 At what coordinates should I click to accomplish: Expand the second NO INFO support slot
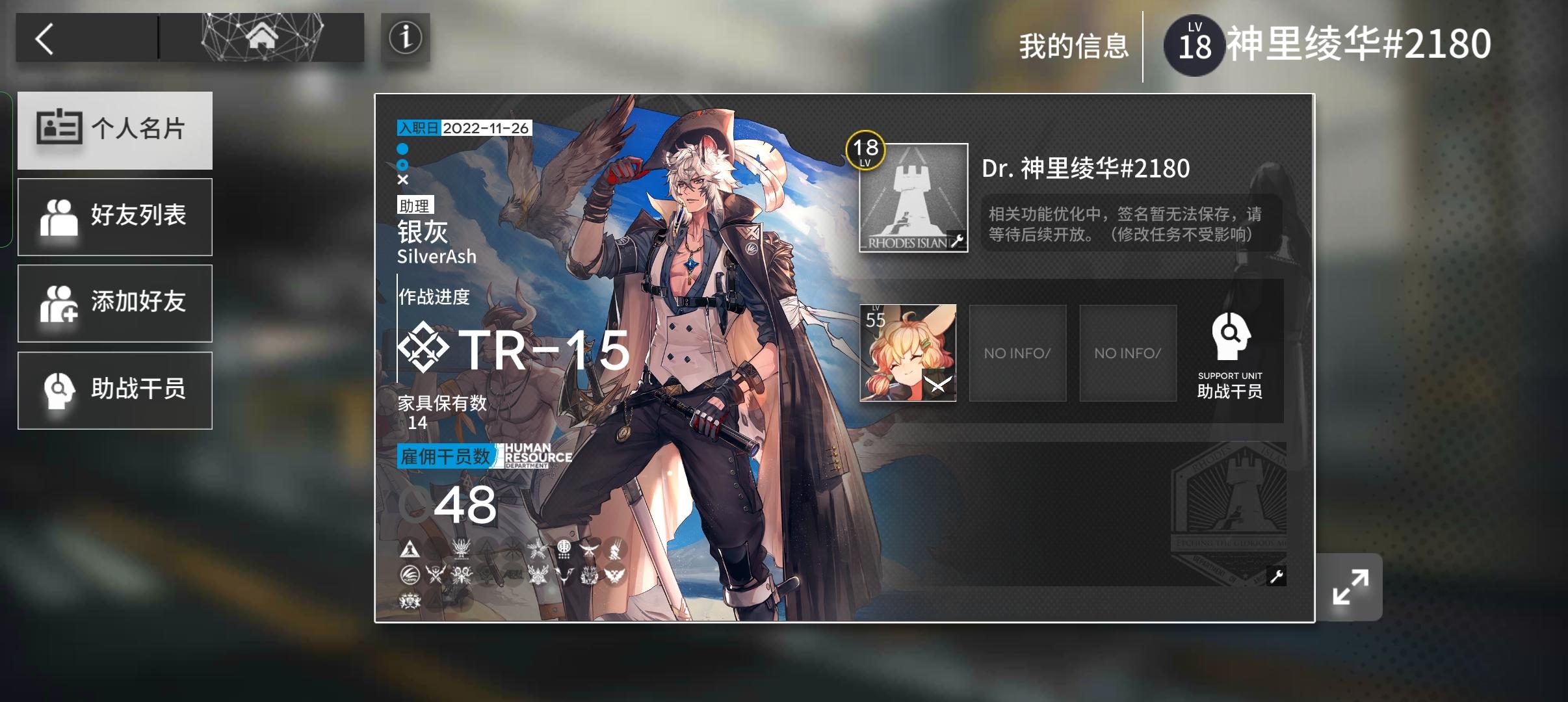pyautogui.click(x=1129, y=352)
